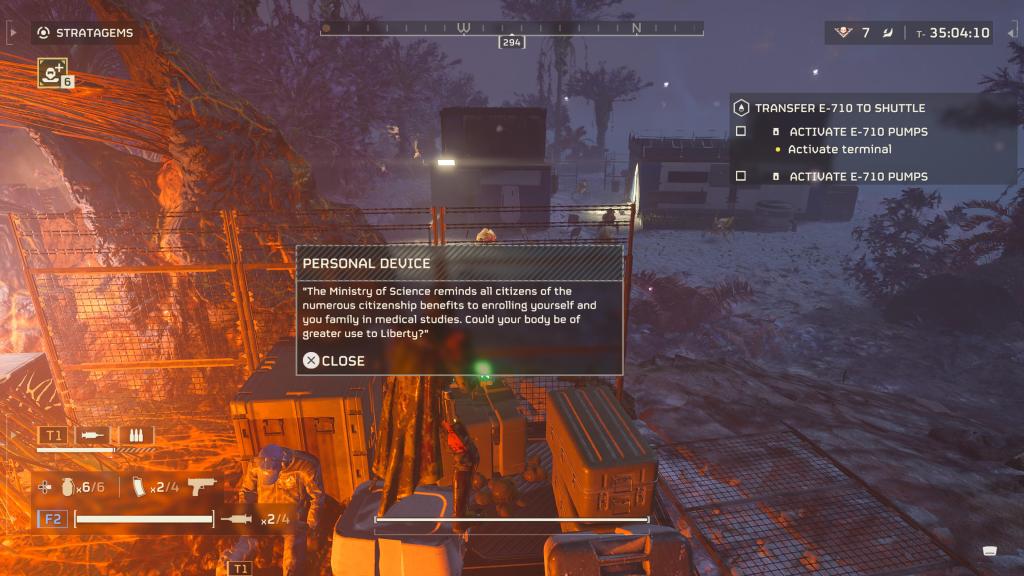
Task: Click the "Activate terminal" objective step
Action: point(839,150)
